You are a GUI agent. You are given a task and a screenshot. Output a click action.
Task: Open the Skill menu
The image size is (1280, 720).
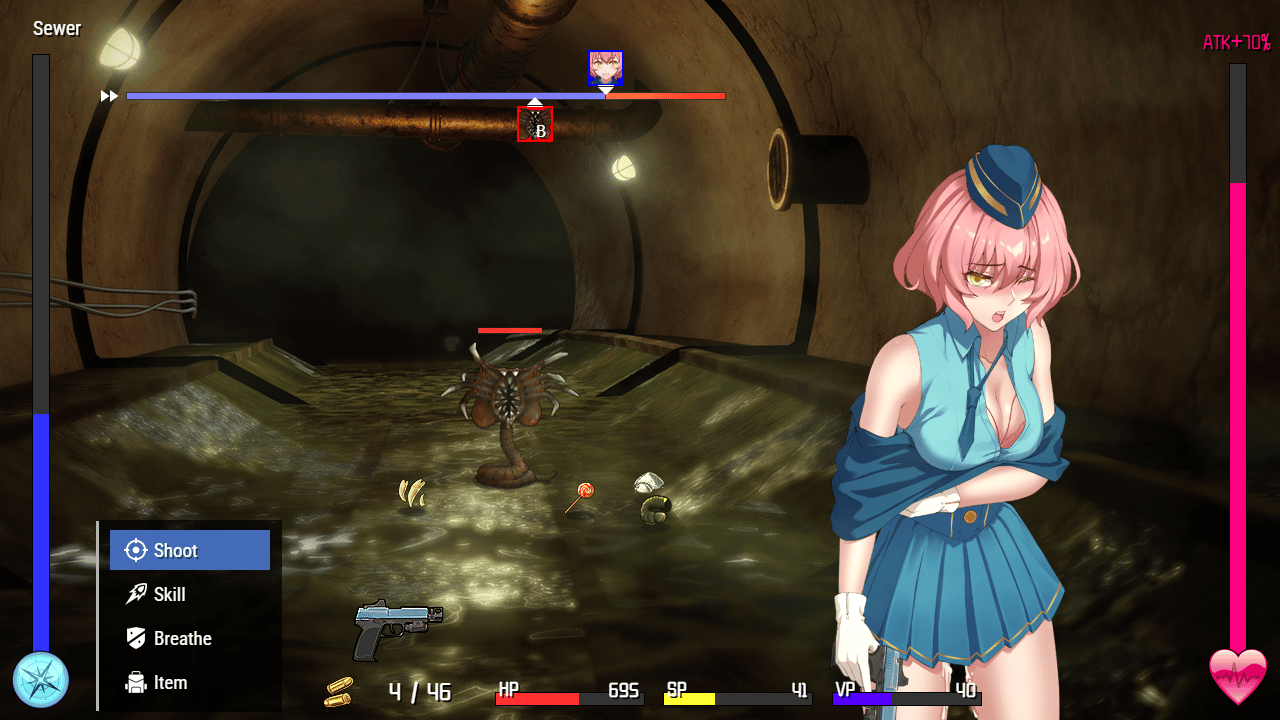(x=189, y=594)
